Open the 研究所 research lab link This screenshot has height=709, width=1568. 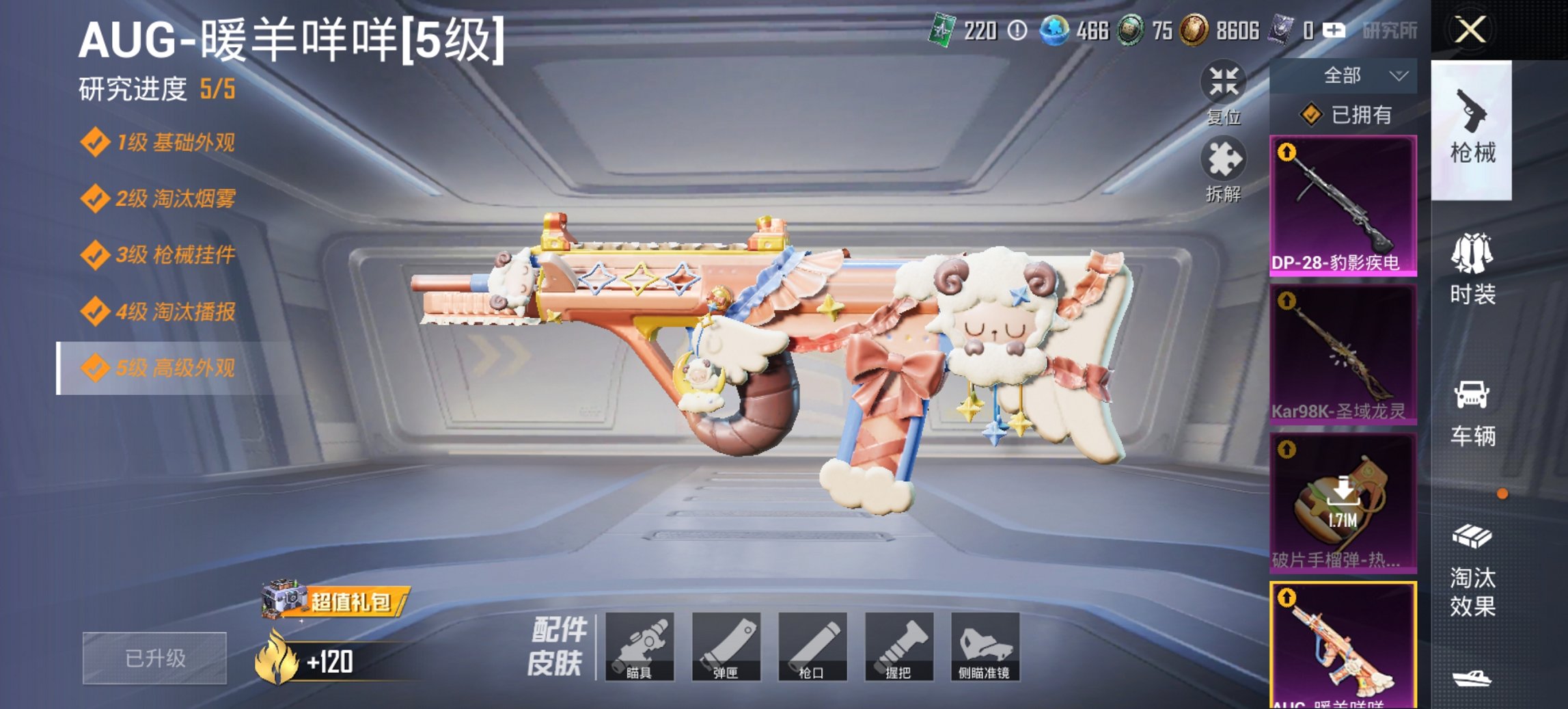pyautogui.click(x=1389, y=31)
